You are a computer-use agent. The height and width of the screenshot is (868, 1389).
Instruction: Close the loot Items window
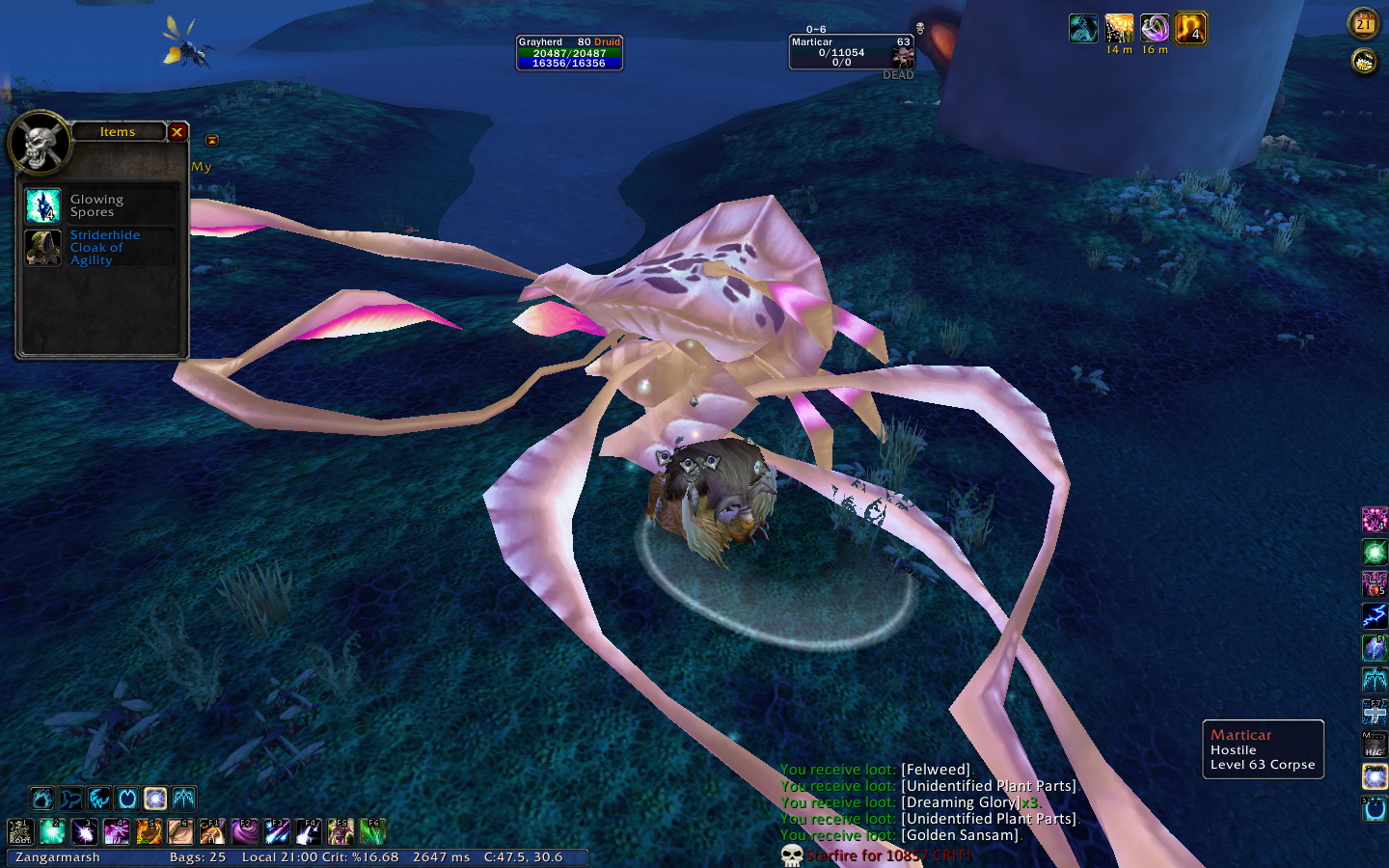point(177,132)
